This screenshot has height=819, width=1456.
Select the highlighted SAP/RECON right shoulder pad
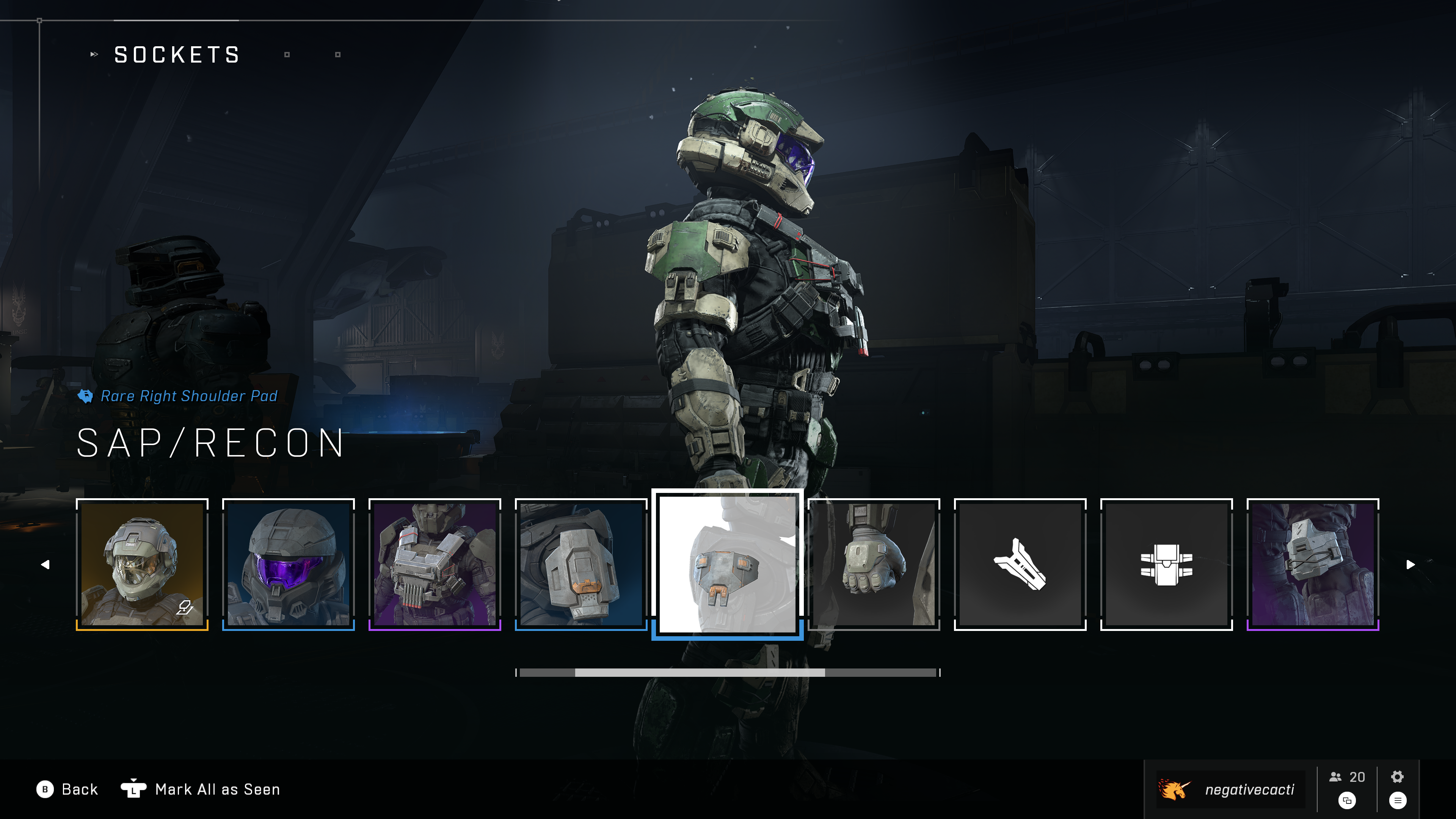point(728,564)
